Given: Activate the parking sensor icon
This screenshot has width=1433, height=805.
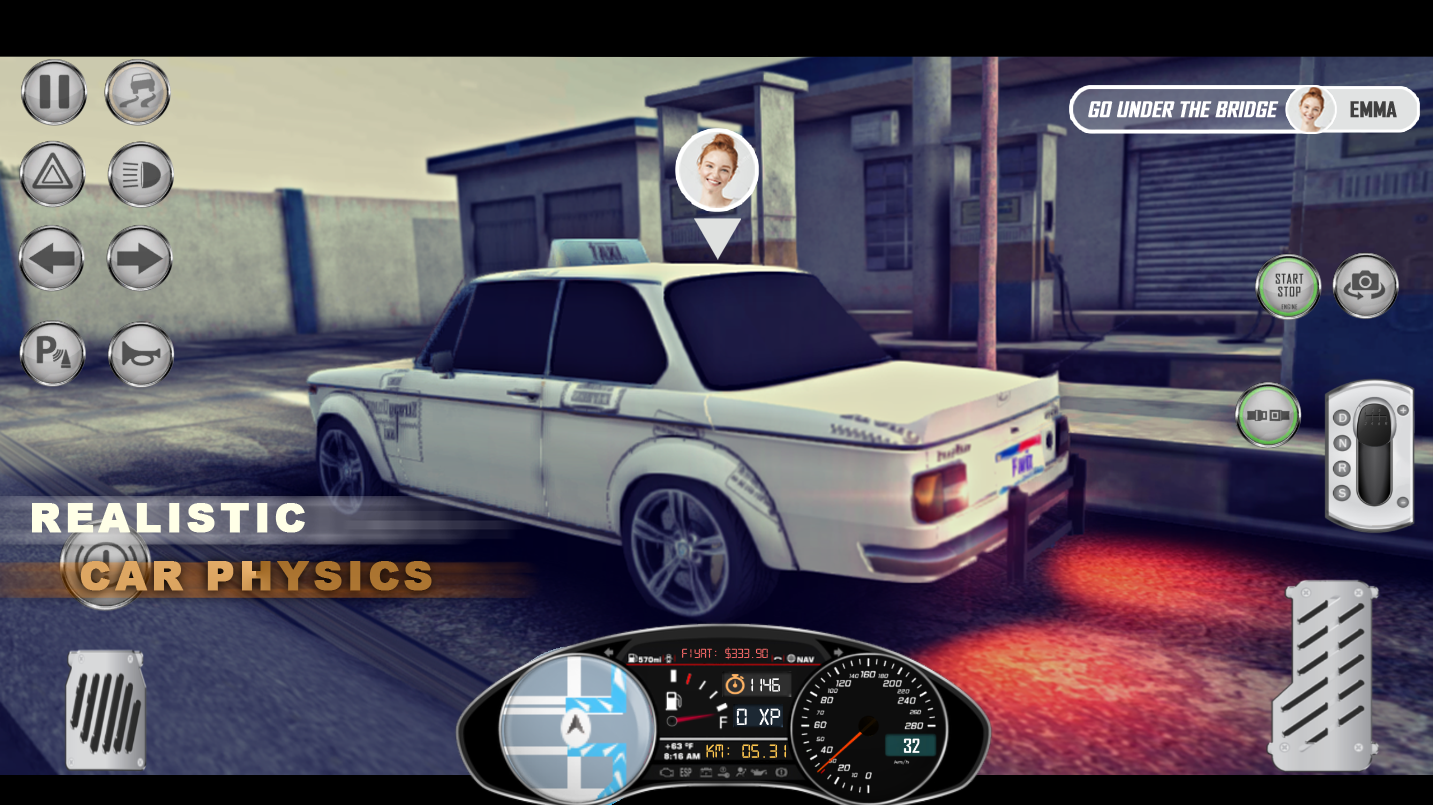Looking at the screenshot, I should [x=52, y=354].
